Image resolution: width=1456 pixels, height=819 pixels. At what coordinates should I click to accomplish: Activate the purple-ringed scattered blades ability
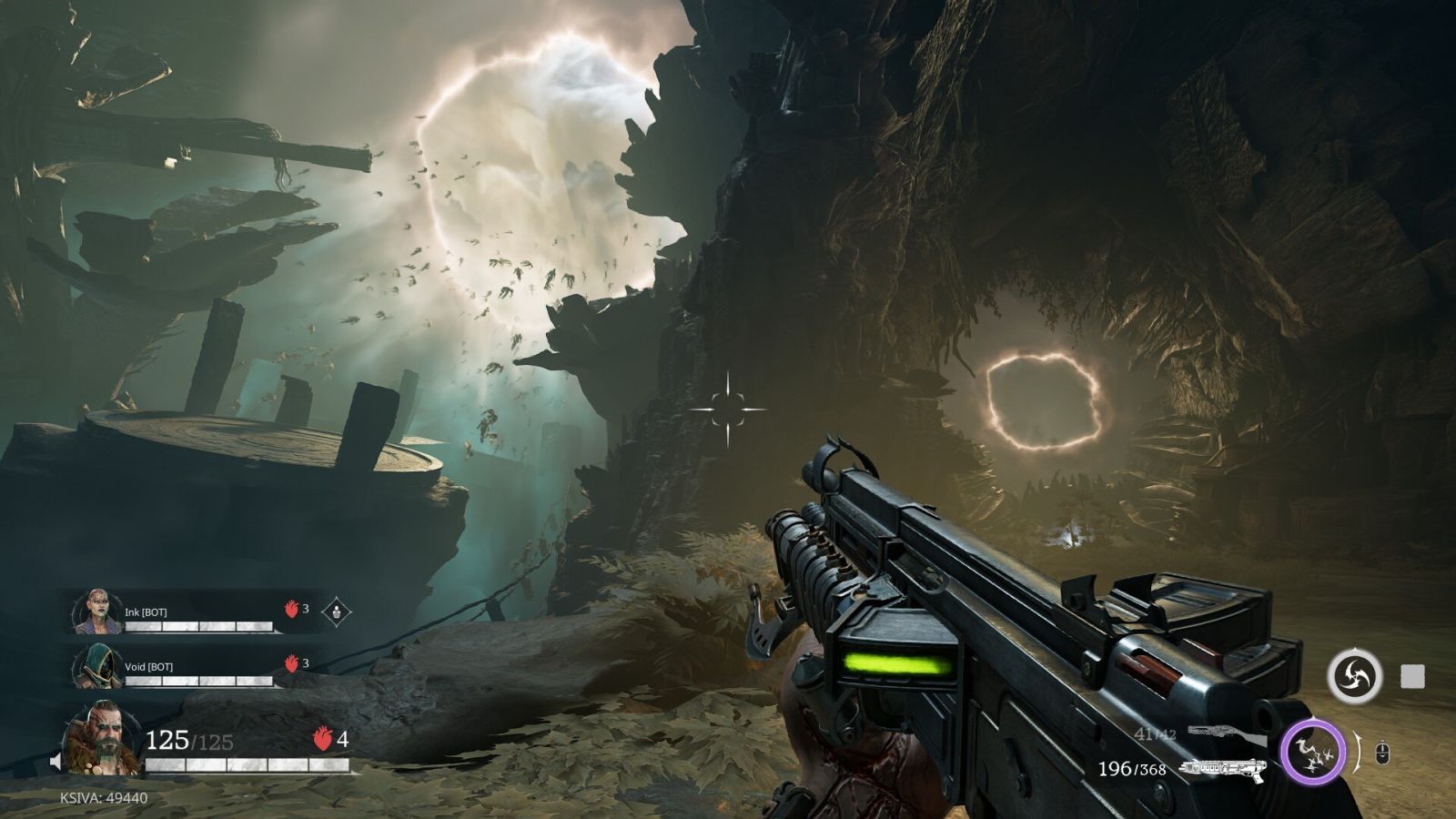pos(1312,752)
